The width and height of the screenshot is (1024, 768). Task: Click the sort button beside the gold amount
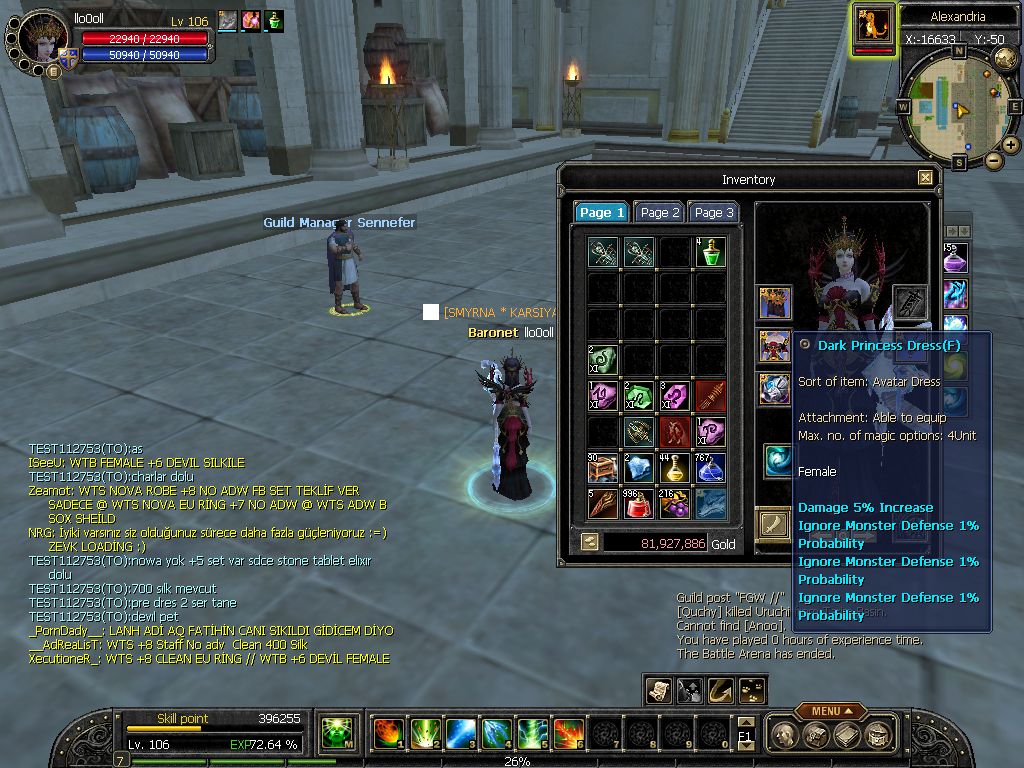(590, 542)
